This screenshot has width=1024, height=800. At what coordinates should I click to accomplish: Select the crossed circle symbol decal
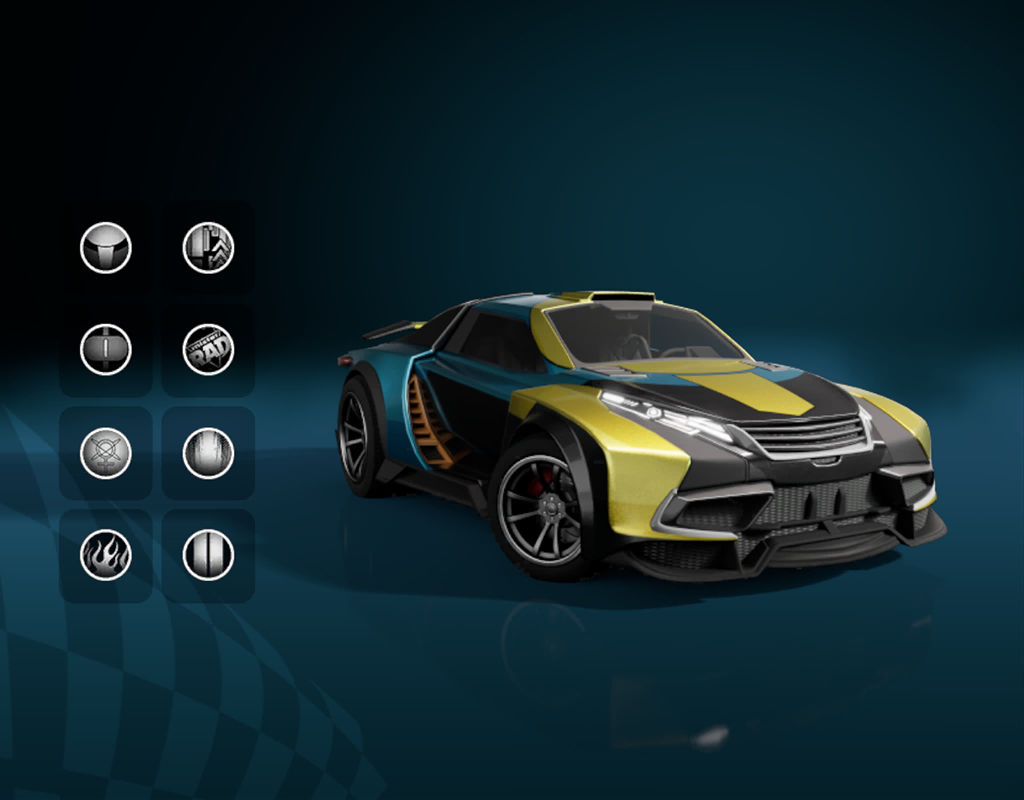point(106,453)
